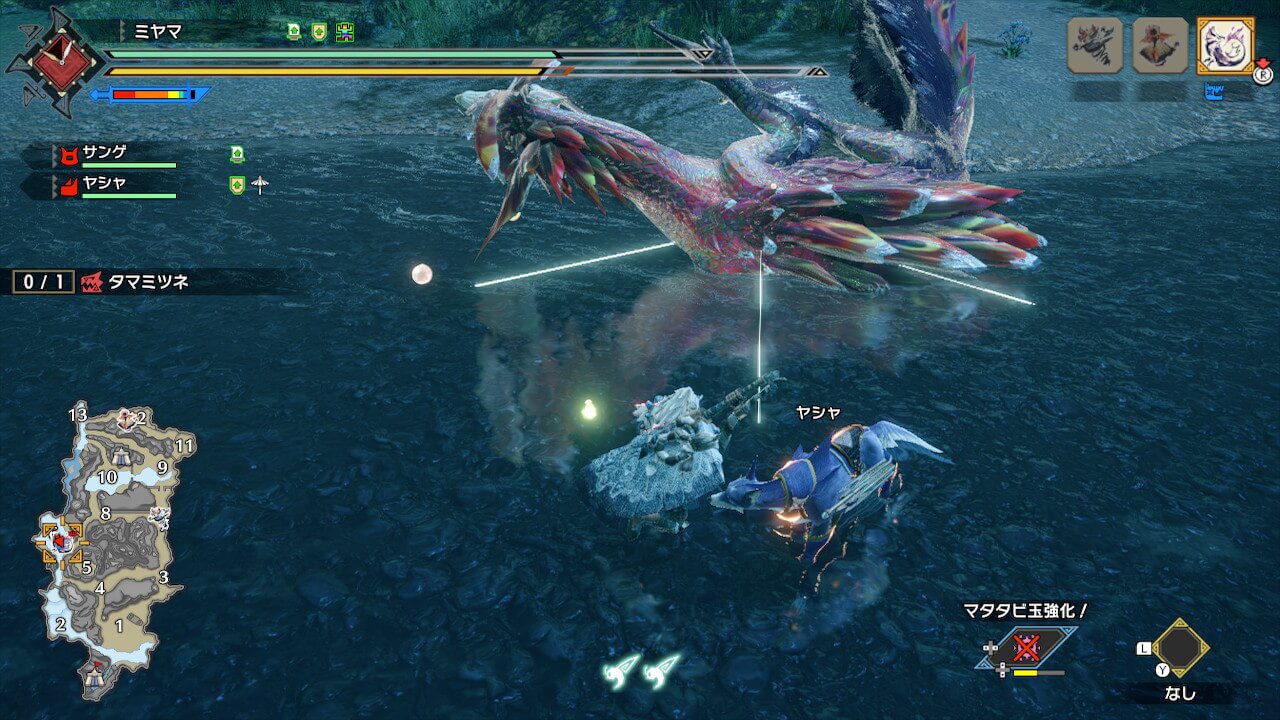Open the area minimap
The height and width of the screenshot is (720, 1280).
point(108,548)
